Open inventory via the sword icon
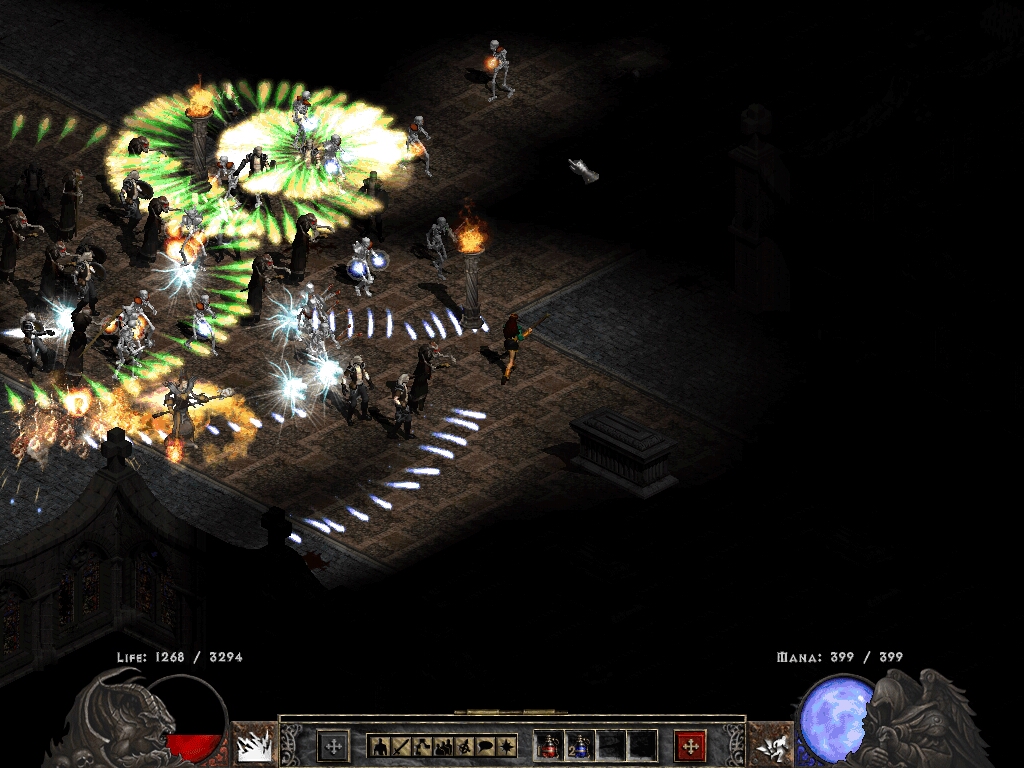 tap(400, 745)
